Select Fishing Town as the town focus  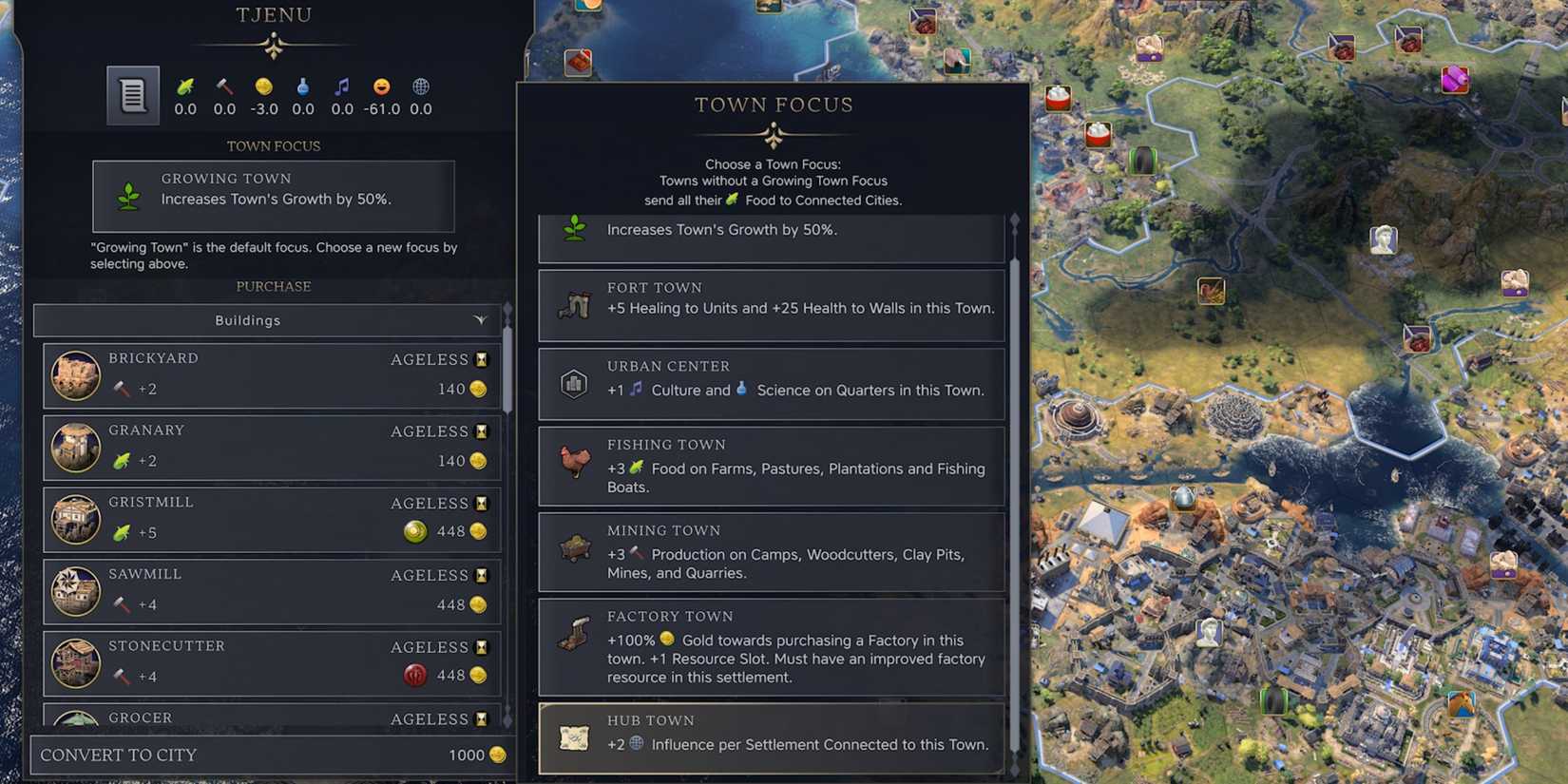point(772,466)
